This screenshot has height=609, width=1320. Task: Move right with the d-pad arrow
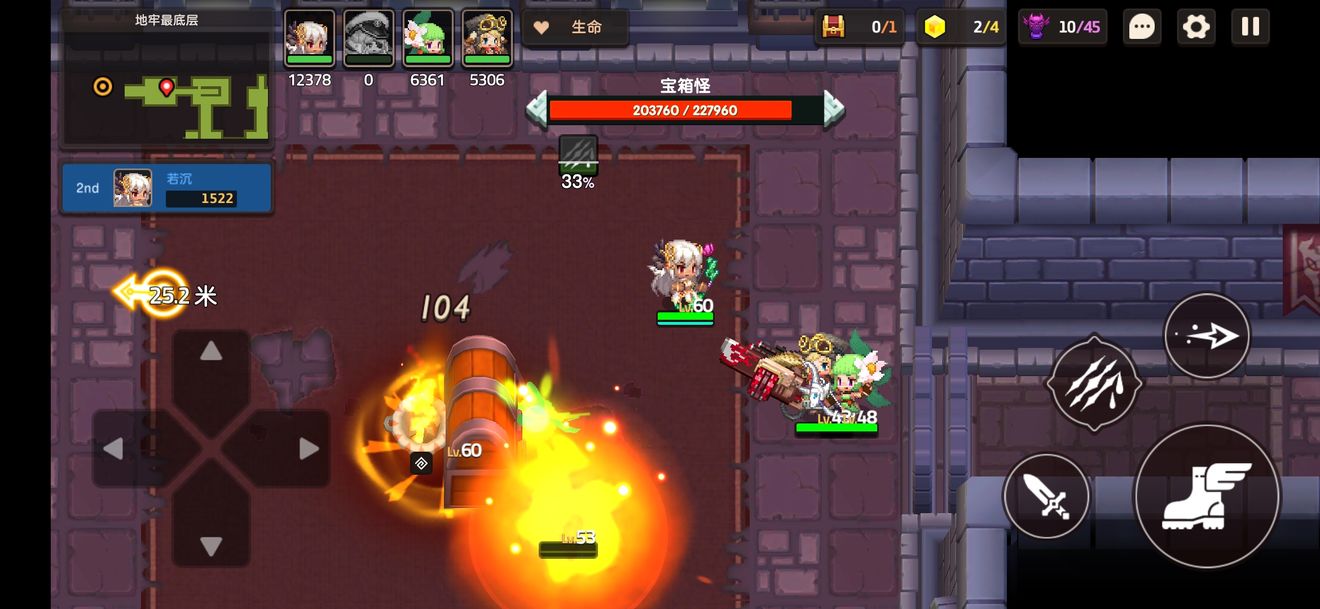(308, 449)
